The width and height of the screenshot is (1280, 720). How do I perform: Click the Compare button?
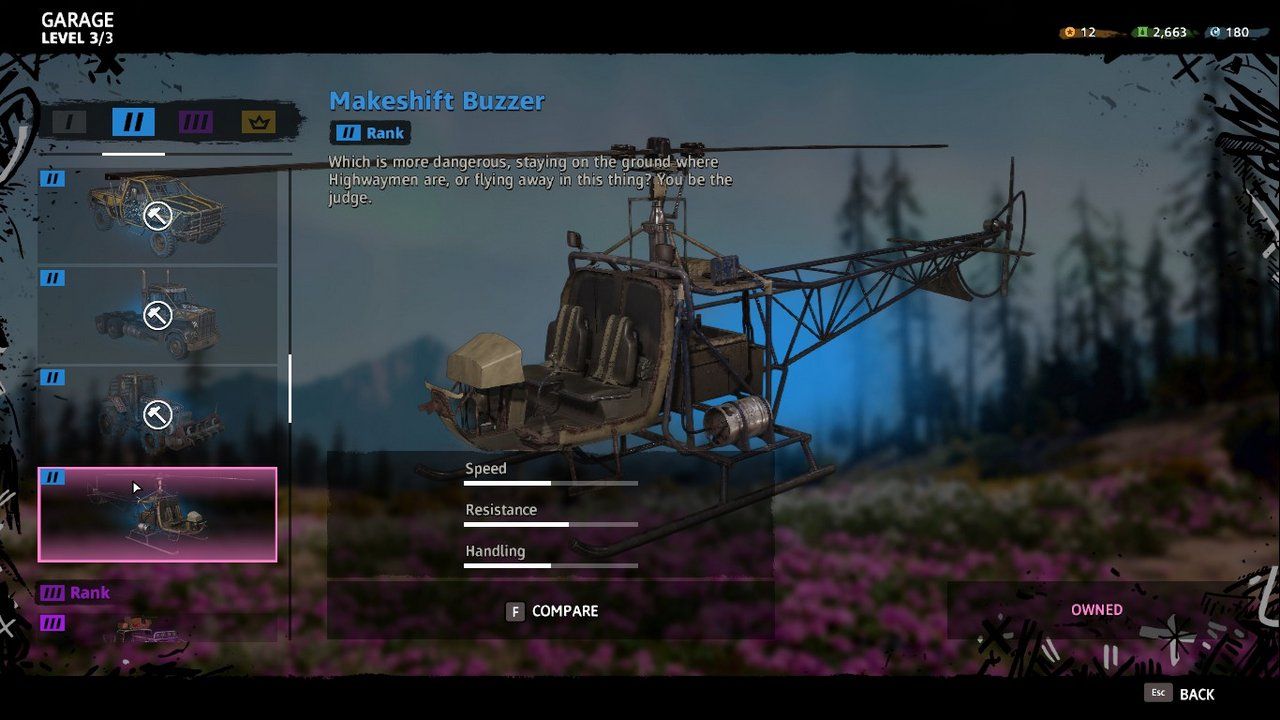[x=551, y=611]
